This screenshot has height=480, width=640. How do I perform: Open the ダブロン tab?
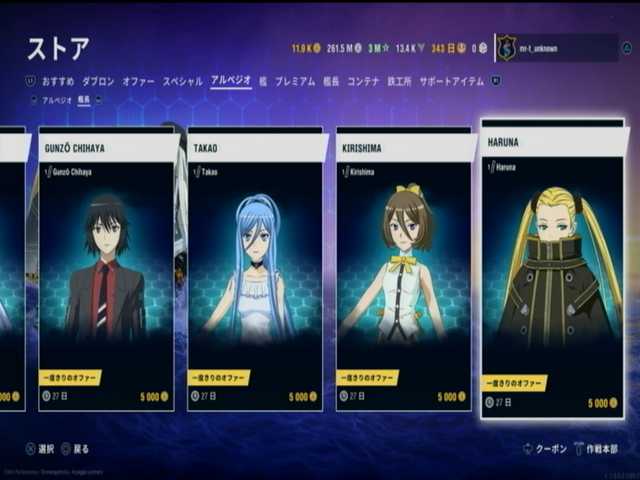coord(98,81)
